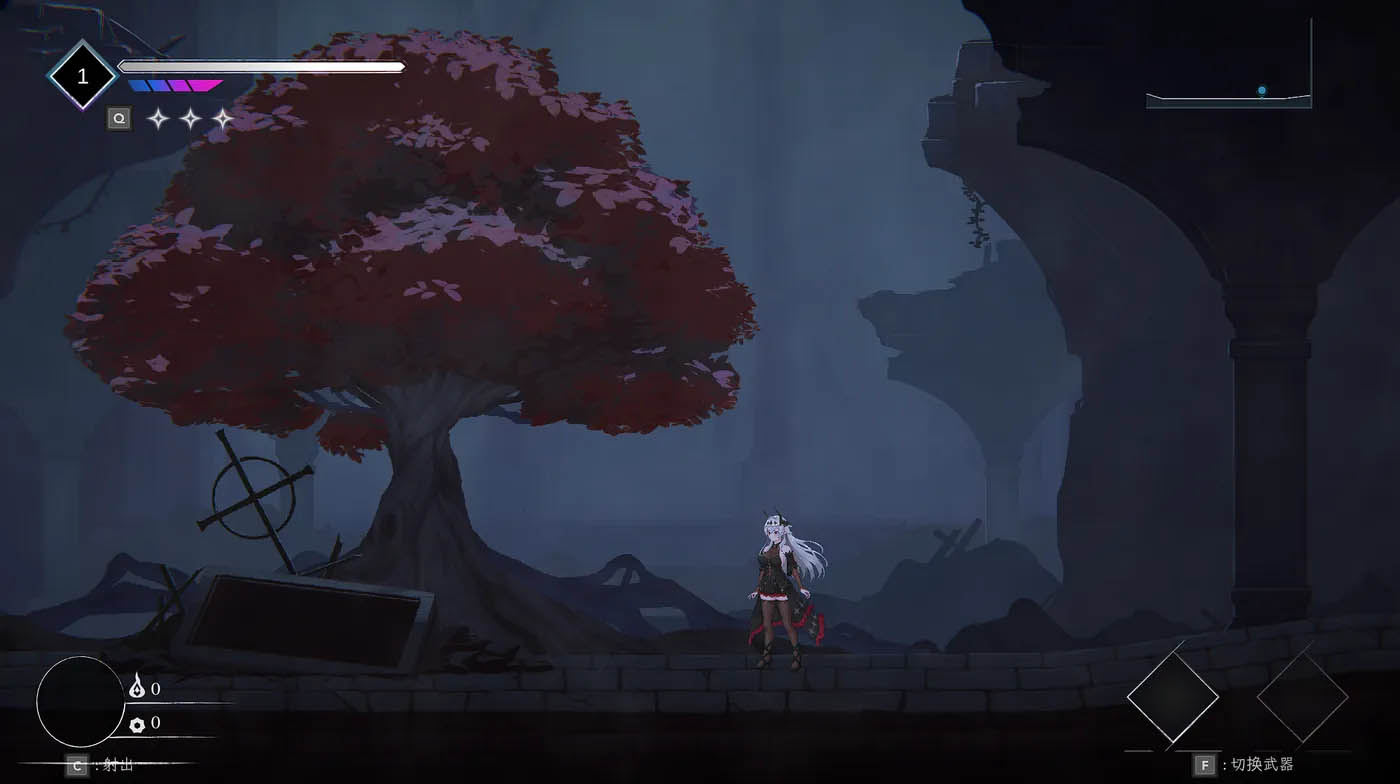Image resolution: width=1400 pixels, height=784 pixels.
Task: Select the level 1 diamond badge
Action: pyautogui.click(x=83, y=75)
